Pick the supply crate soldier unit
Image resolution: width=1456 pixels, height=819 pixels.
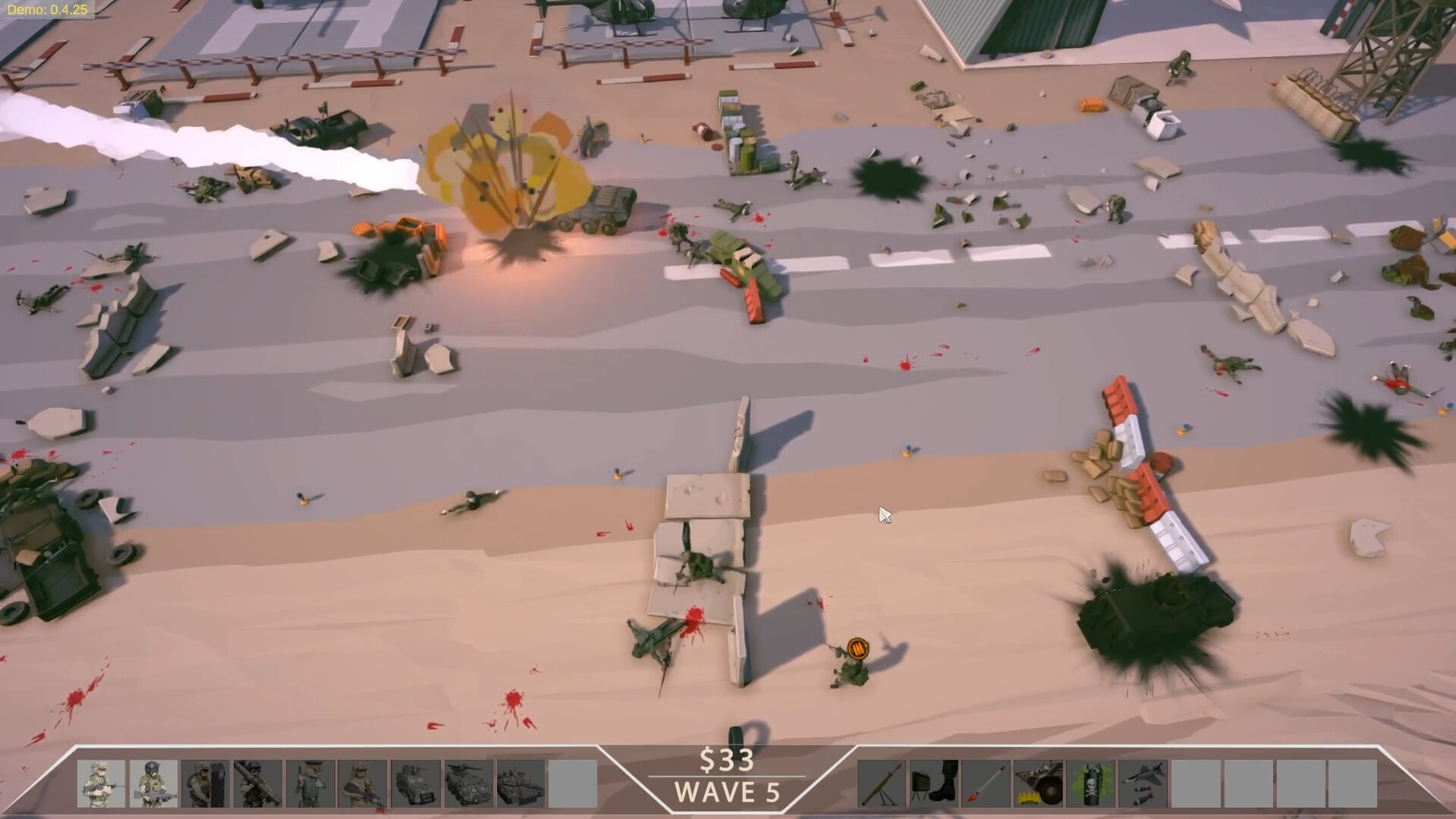pos(205,784)
